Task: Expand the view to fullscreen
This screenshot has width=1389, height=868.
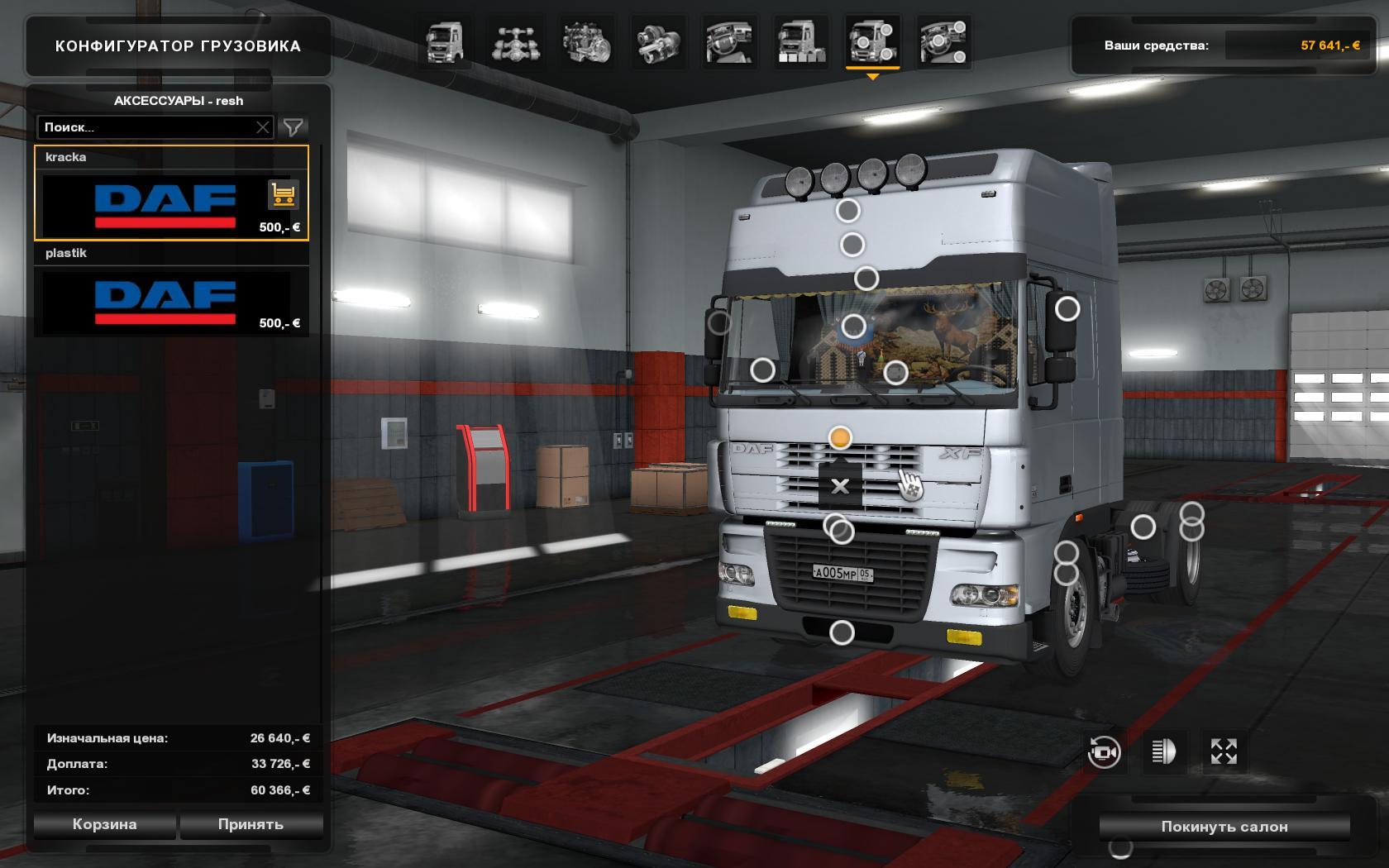Action: tap(1224, 752)
